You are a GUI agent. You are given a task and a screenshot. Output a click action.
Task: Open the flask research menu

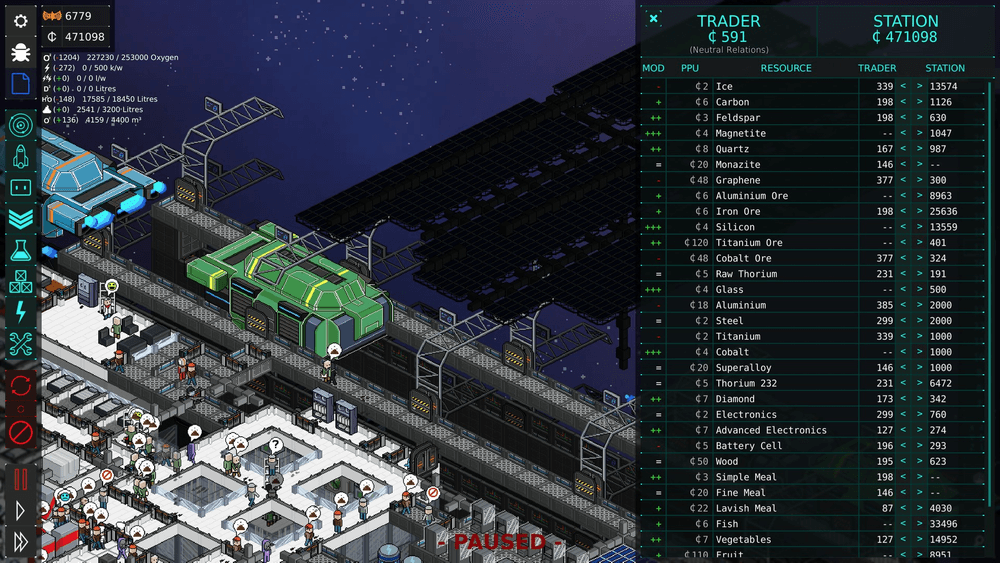[20, 250]
